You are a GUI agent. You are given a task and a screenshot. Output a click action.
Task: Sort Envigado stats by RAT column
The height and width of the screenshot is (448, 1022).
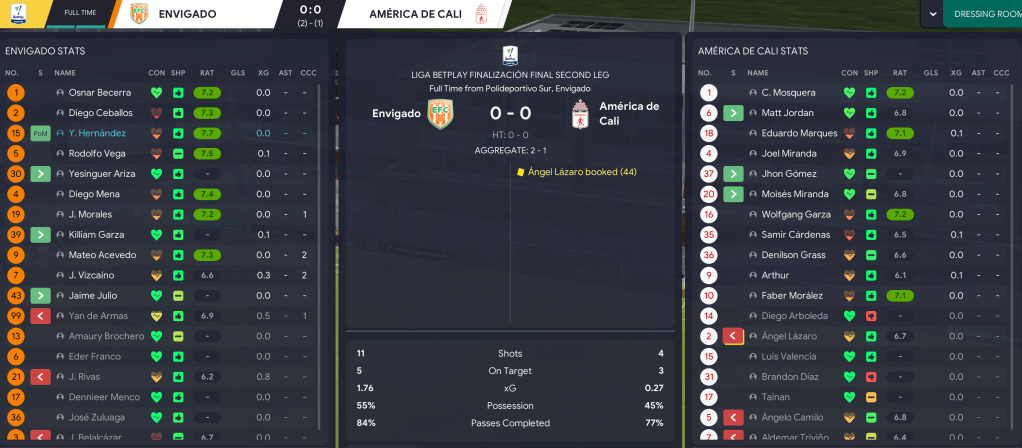tap(207, 72)
